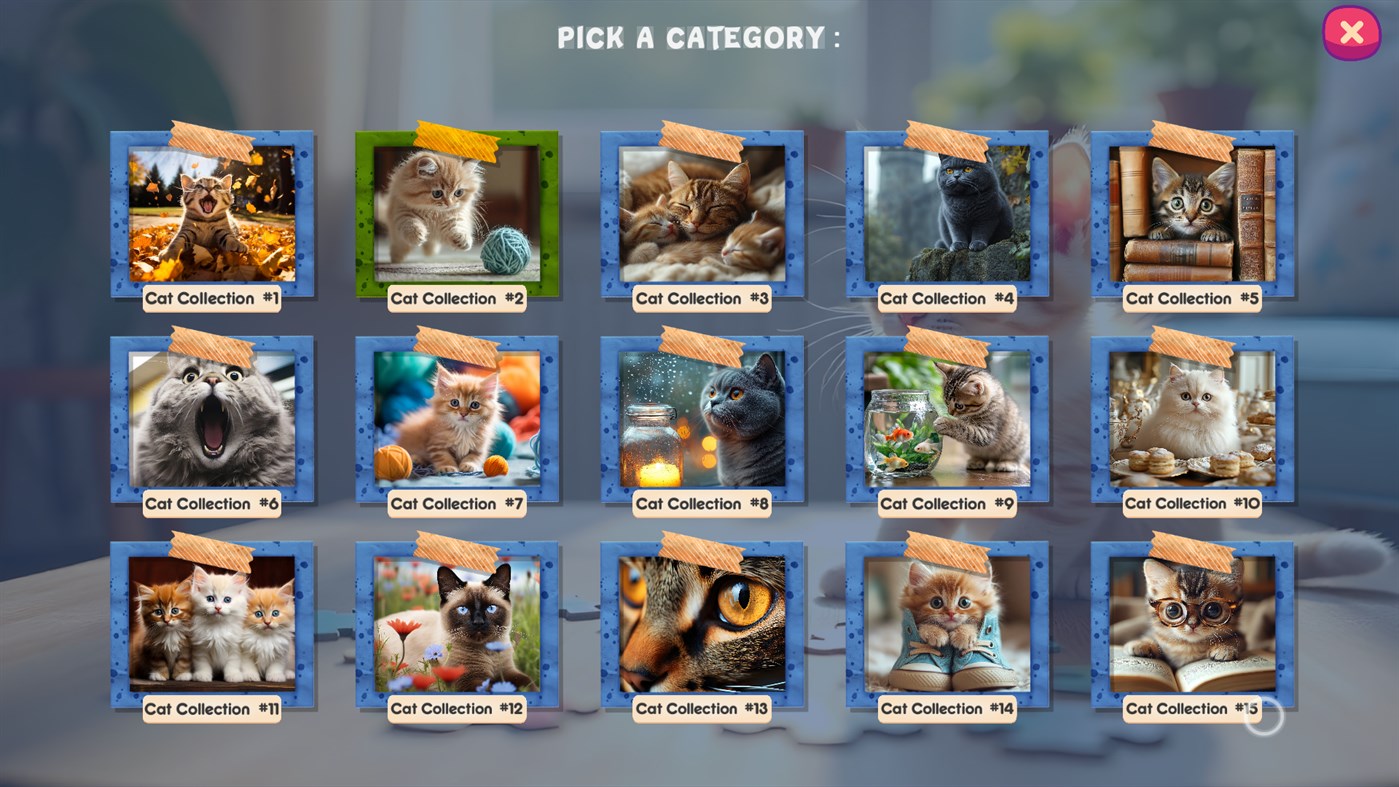This screenshot has height=787, width=1399.
Task: Open Cat Collection #5 with the bookshelf kitten
Action: tap(1190, 212)
